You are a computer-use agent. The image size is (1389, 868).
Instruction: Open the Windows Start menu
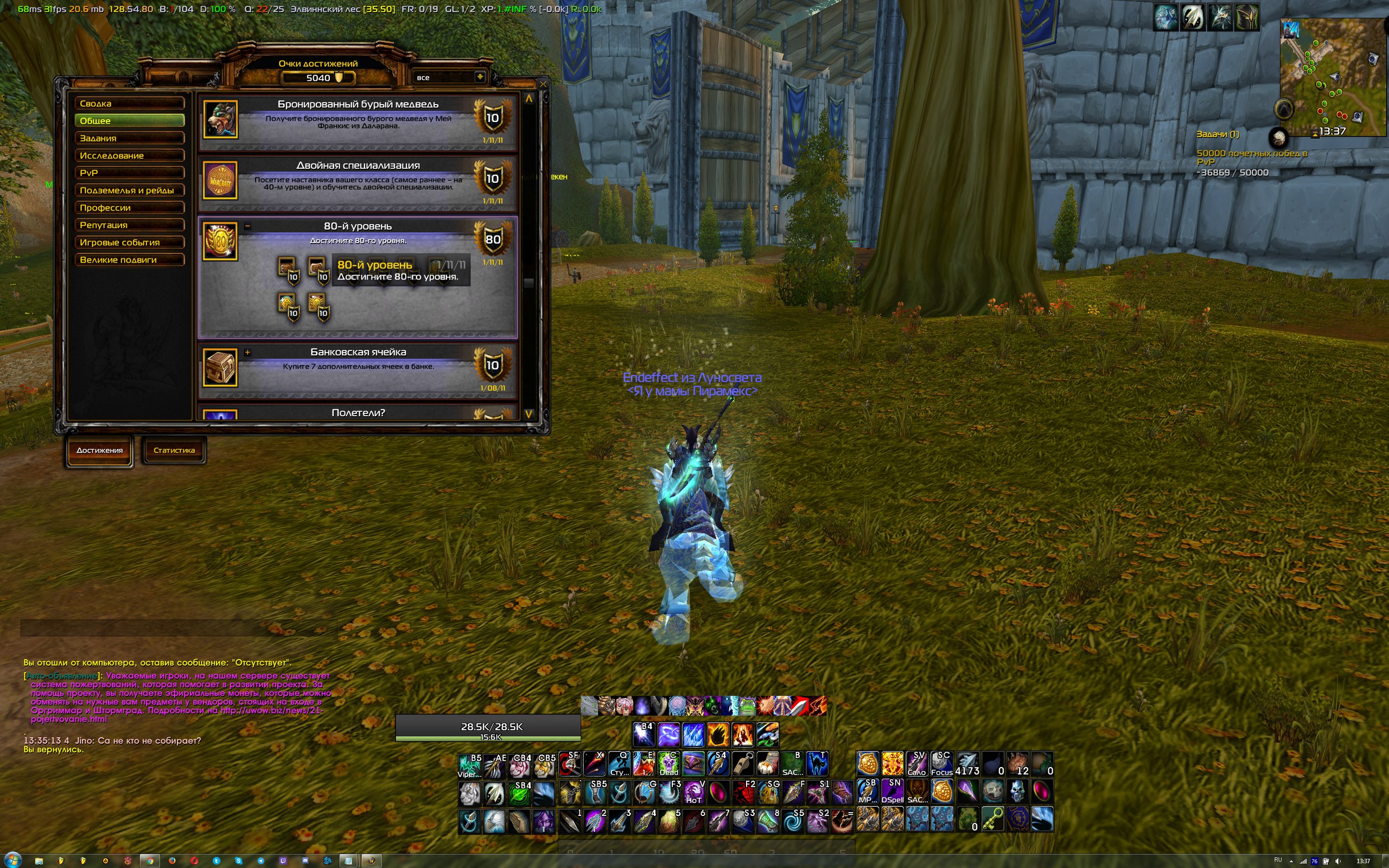12,860
